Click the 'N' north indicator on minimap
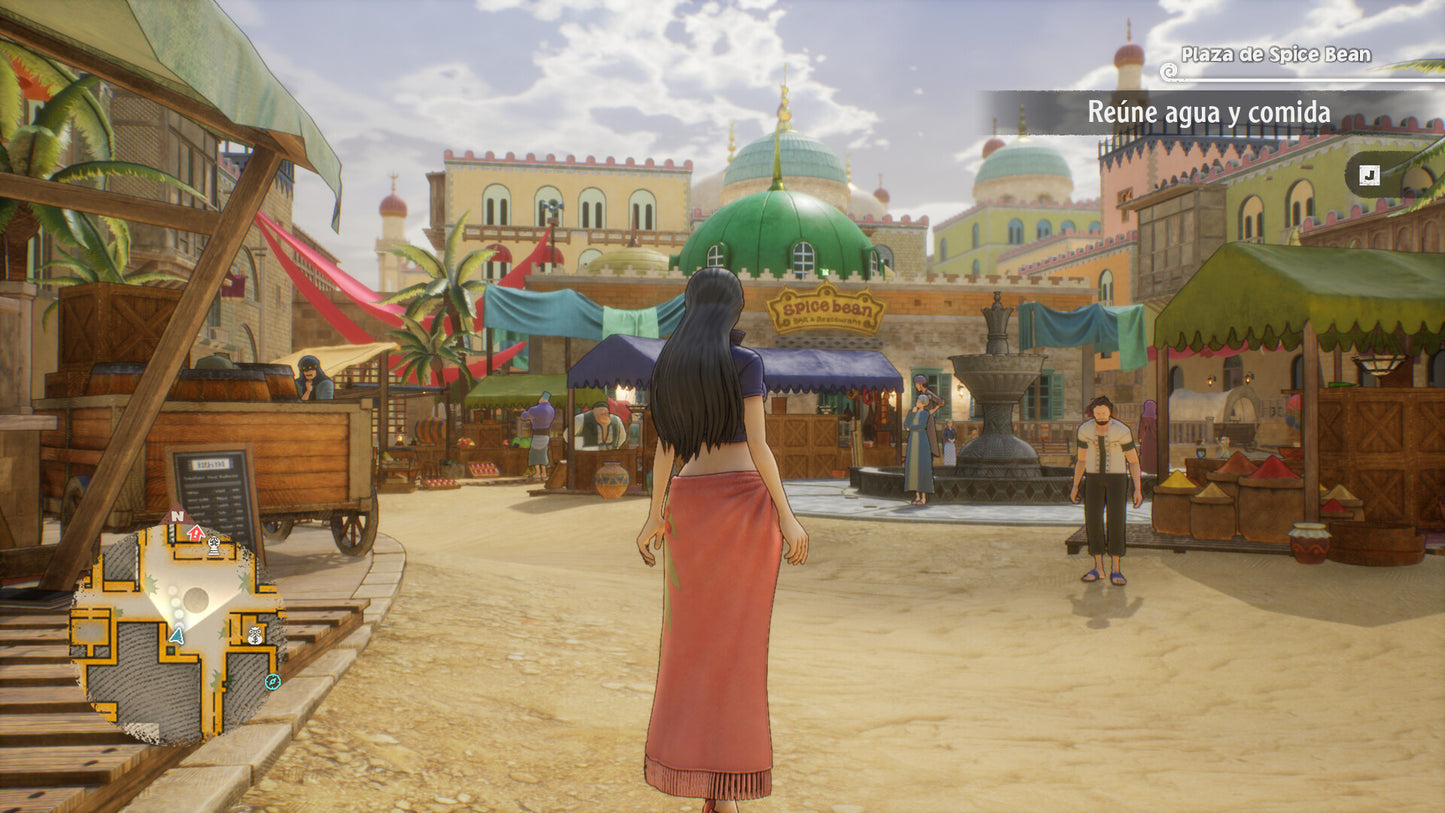This screenshot has height=813, width=1445. (x=177, y=516)
